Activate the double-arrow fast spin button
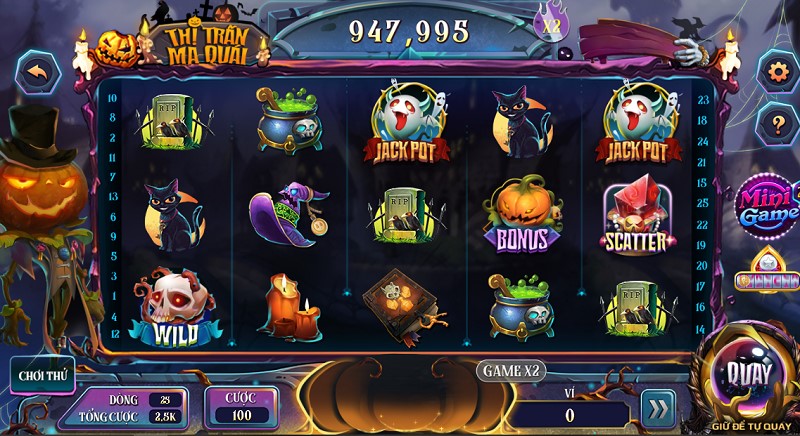800x436 pixels. [x=657, y=410]
